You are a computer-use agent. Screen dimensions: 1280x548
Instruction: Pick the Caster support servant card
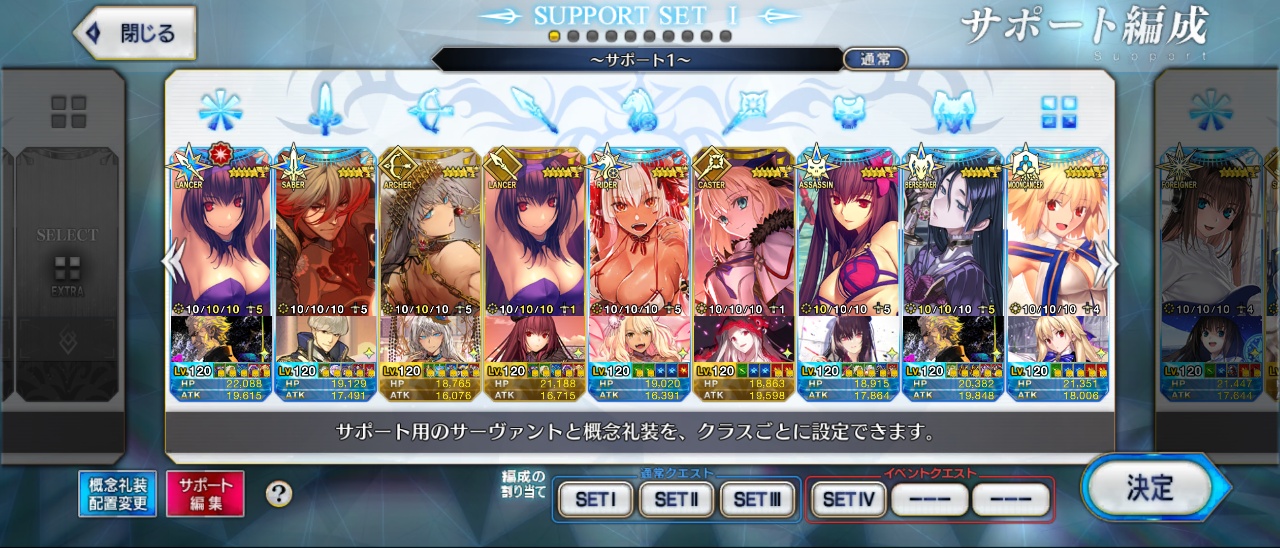pyautogui.click(x=743, y=240)
